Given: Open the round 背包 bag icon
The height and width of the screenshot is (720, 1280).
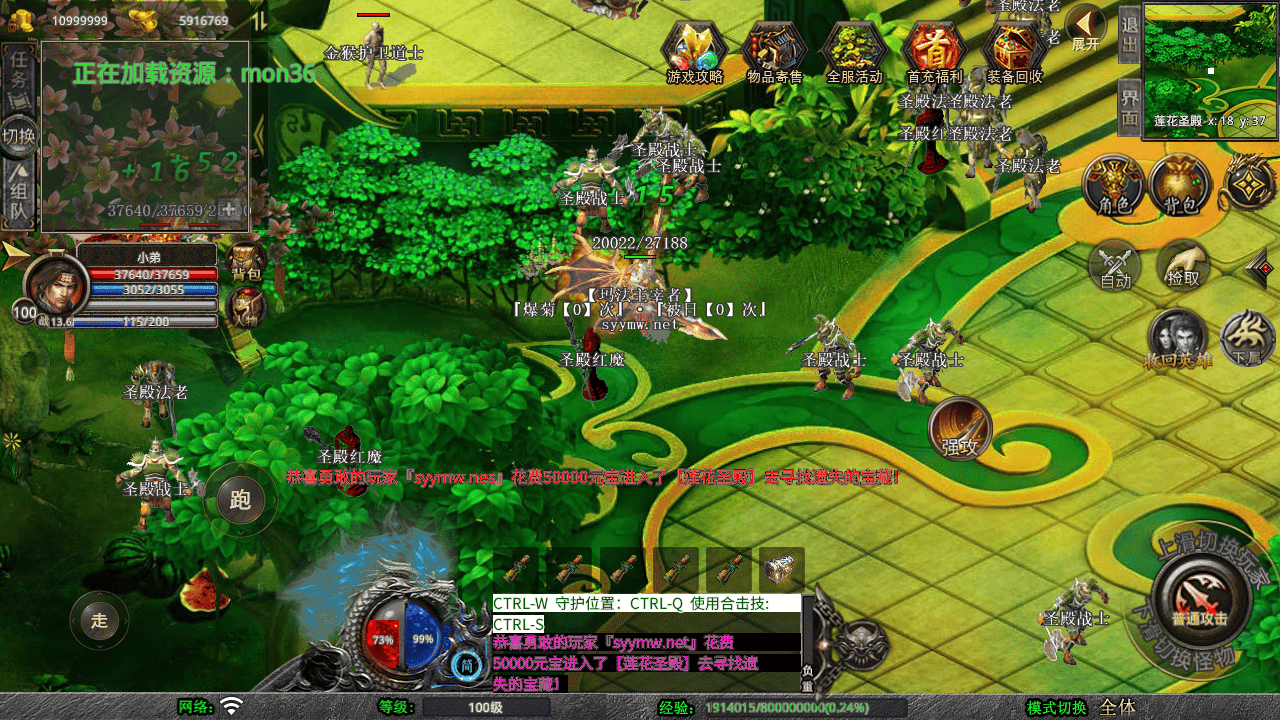Looking at the screenshot, I should click(1180, 187).
